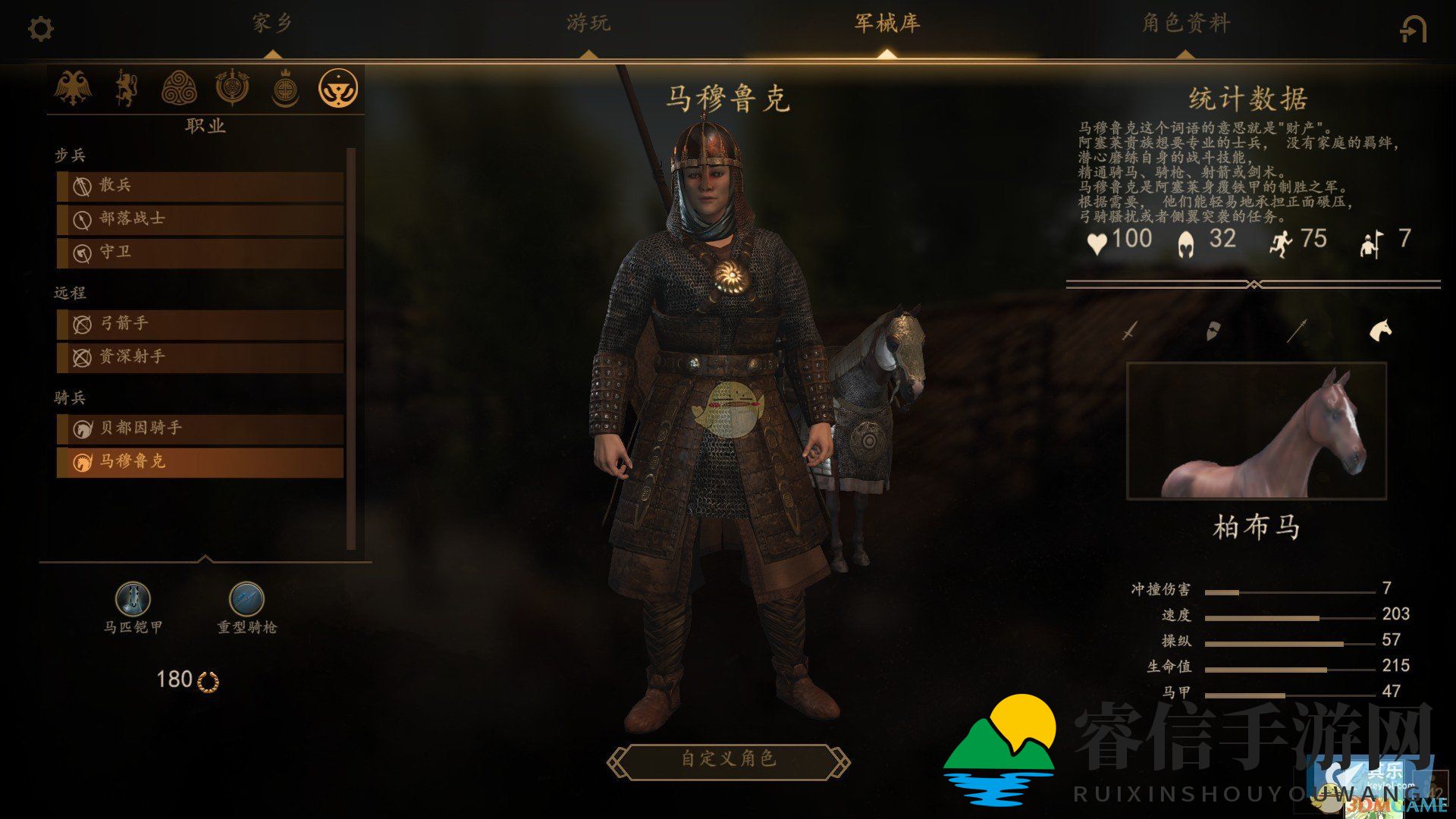Click the 自定义角色 button

coord(728,759)
